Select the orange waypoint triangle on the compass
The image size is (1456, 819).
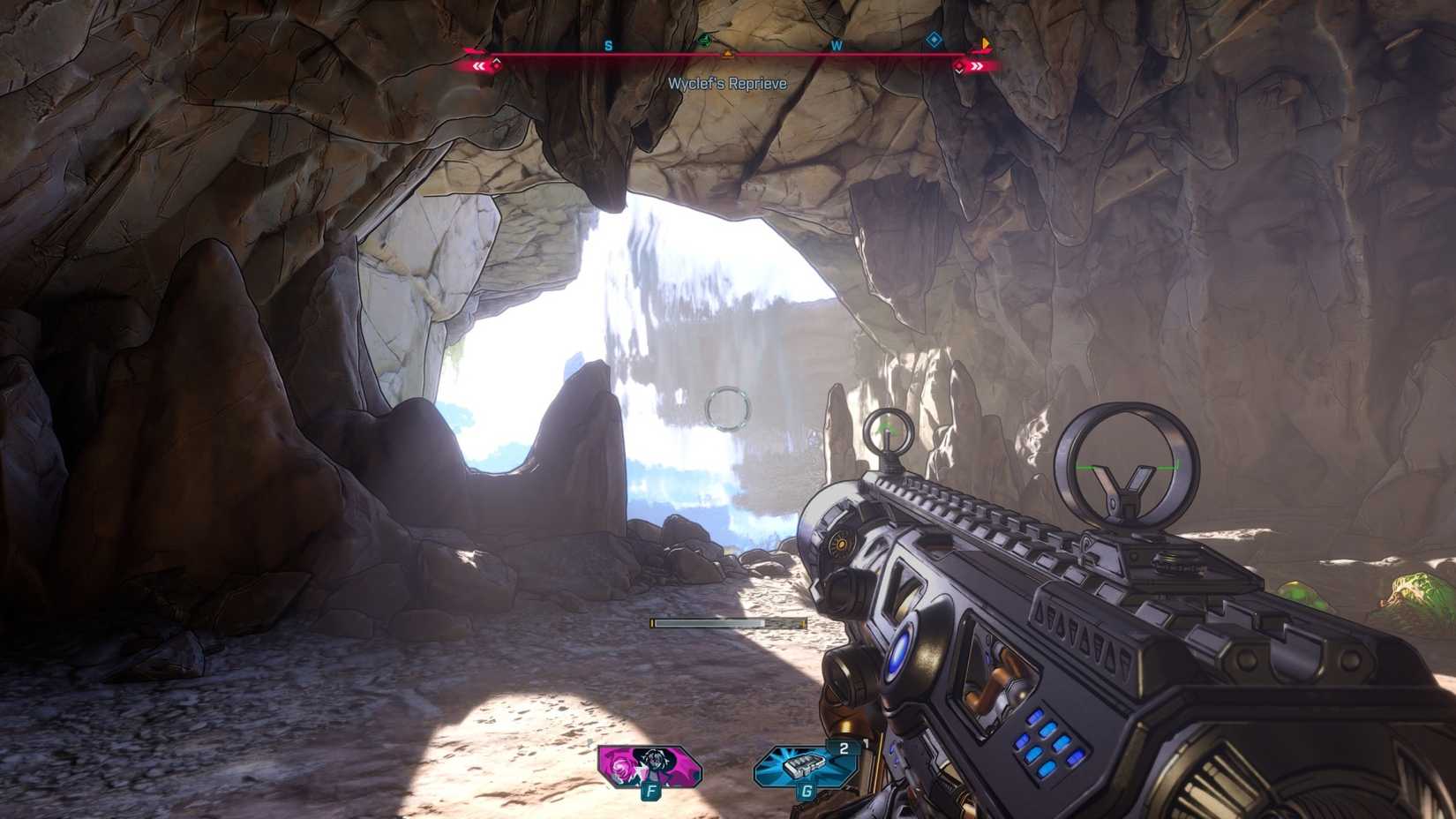[726, 54]
